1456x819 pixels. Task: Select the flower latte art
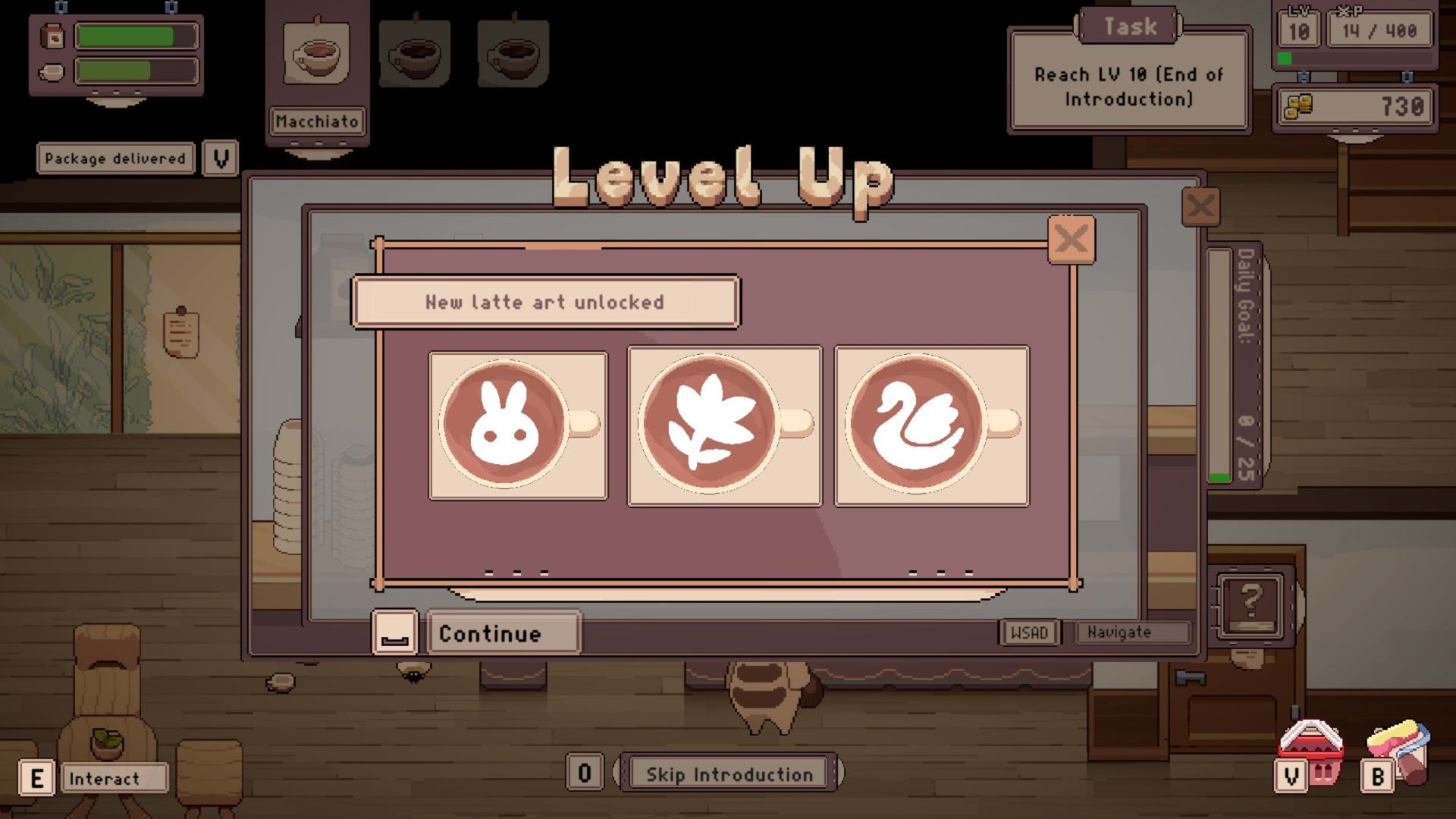click(x=724, y=425)
